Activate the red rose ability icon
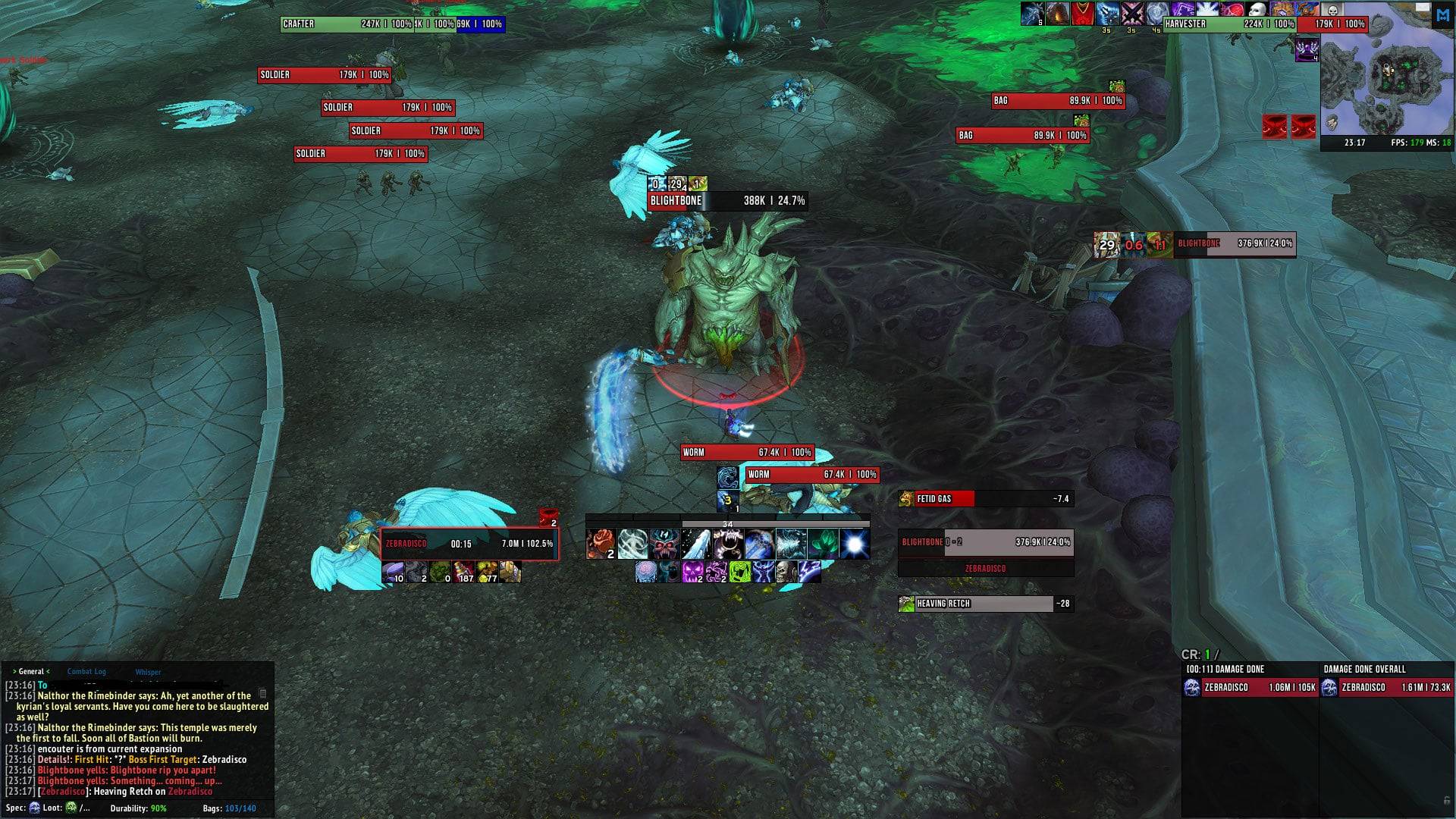This screenshot has width=1456, height=819. 601,544
